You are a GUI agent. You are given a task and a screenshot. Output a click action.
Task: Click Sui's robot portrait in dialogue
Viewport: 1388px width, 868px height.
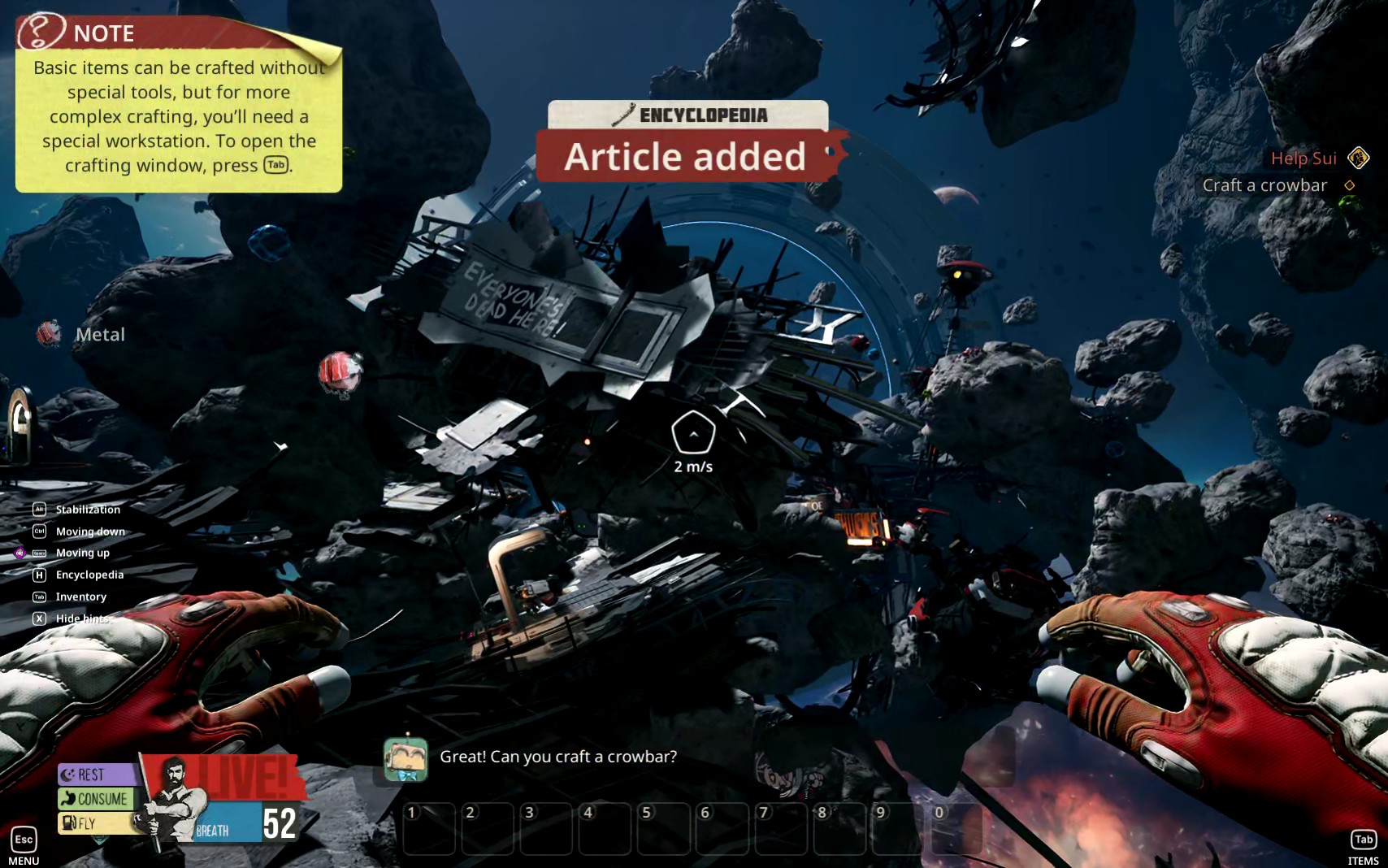[406, 760]
